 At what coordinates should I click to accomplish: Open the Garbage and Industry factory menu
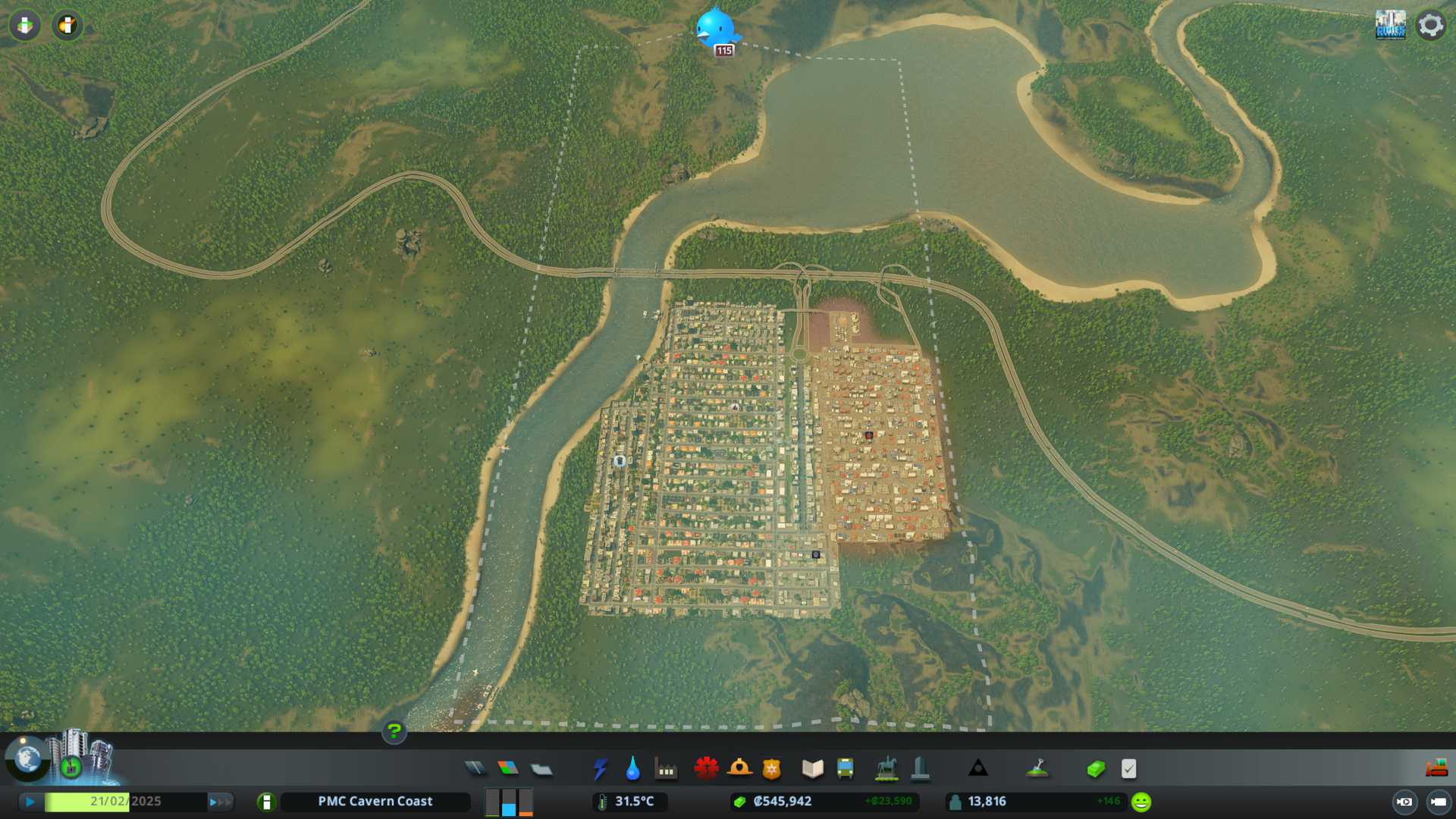click(x=666, y=769)
